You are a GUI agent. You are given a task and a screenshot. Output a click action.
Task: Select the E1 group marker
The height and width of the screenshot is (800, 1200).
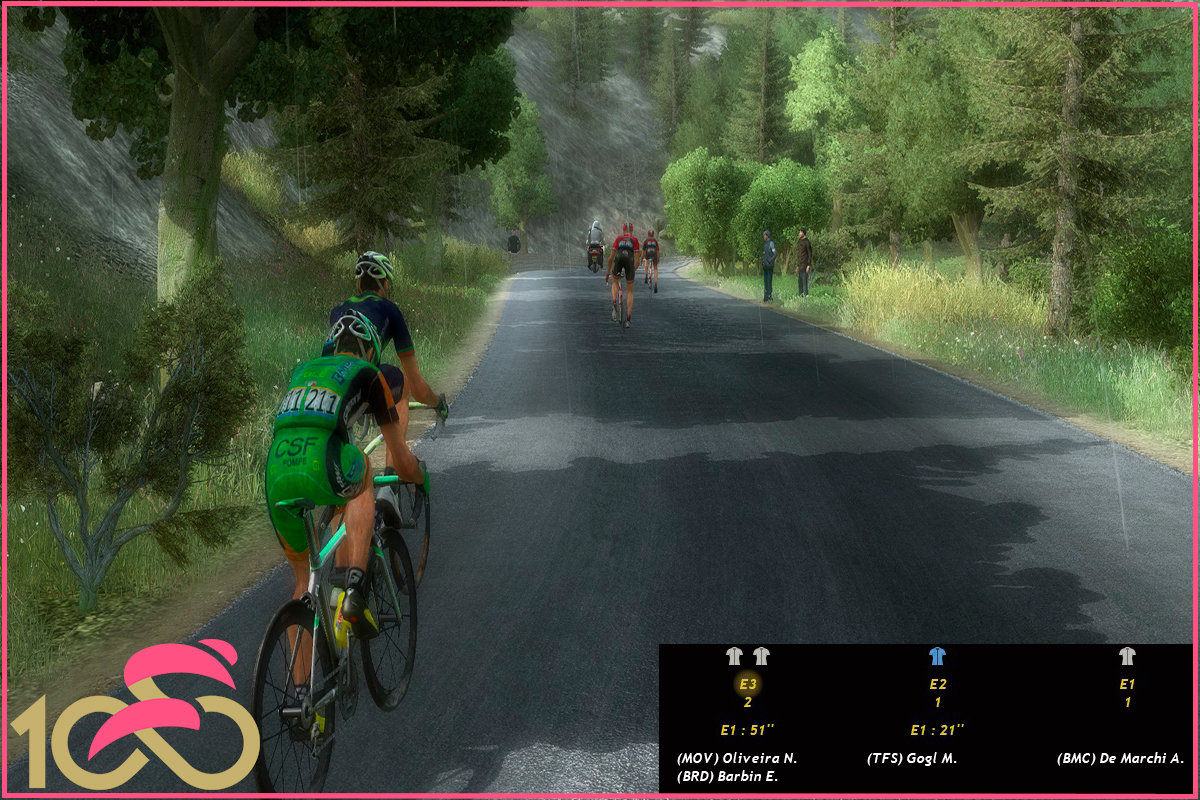[x=1127, y=684]
